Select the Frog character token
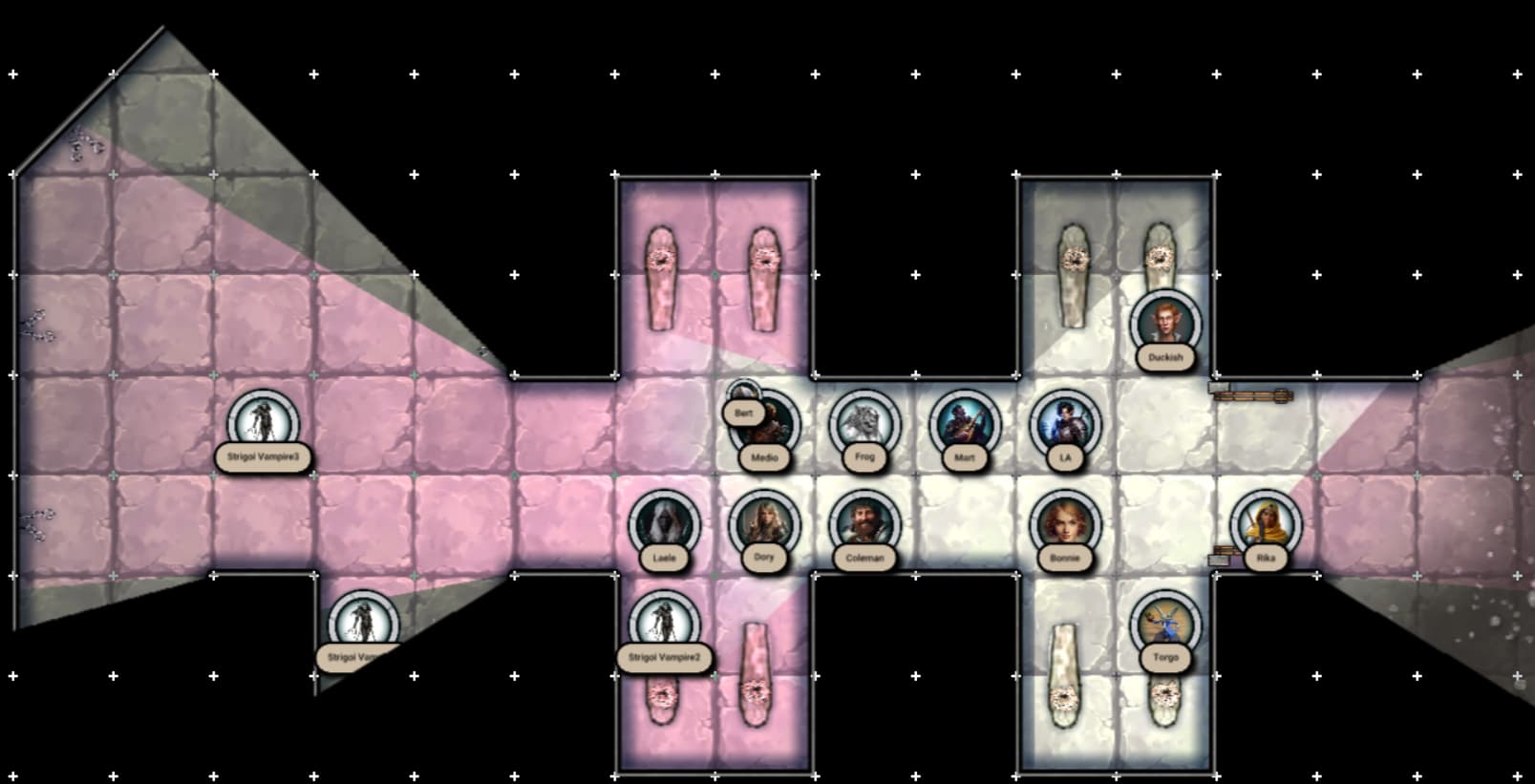 864,424
